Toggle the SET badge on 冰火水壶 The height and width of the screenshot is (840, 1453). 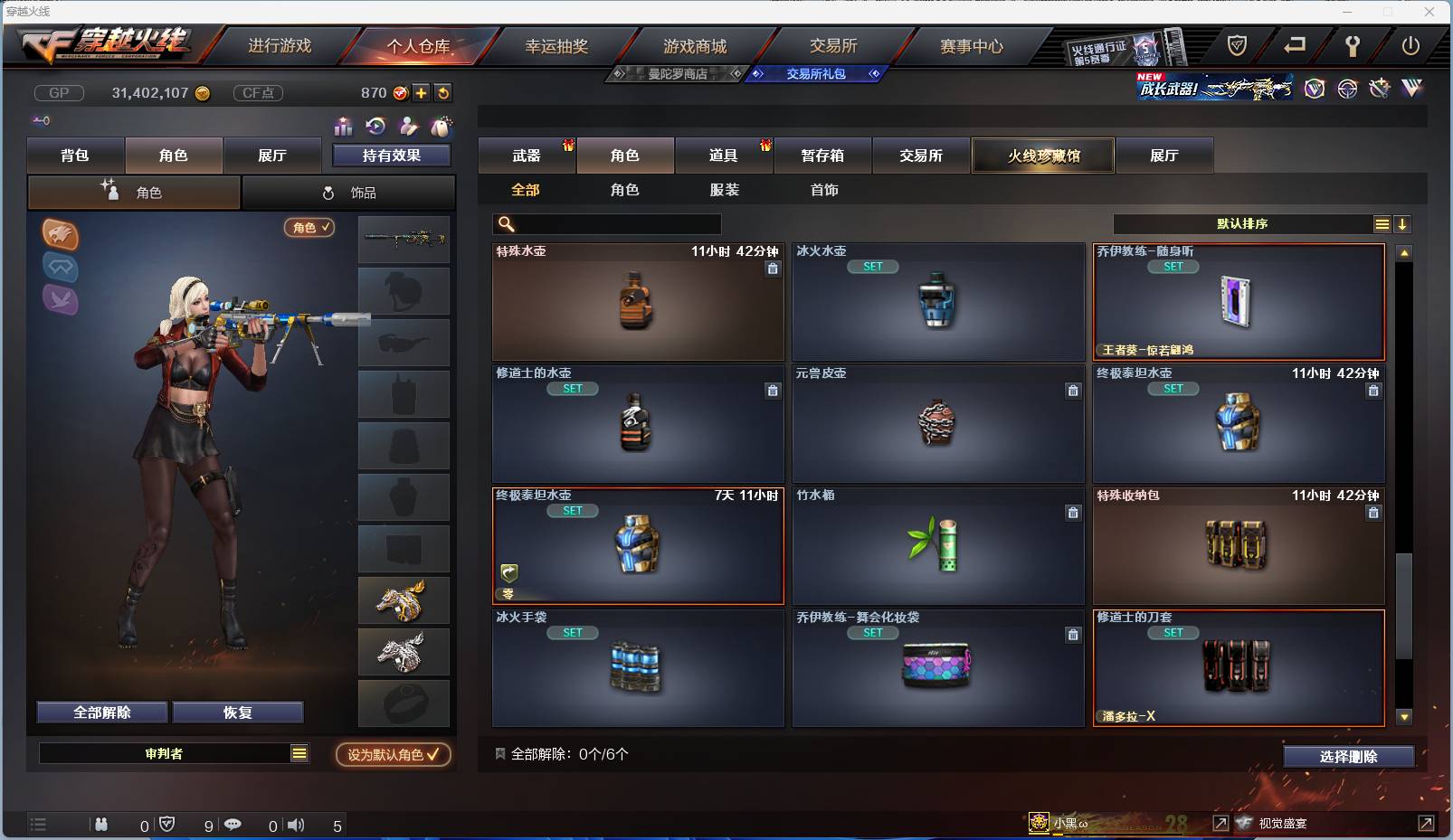coord(872,266)
